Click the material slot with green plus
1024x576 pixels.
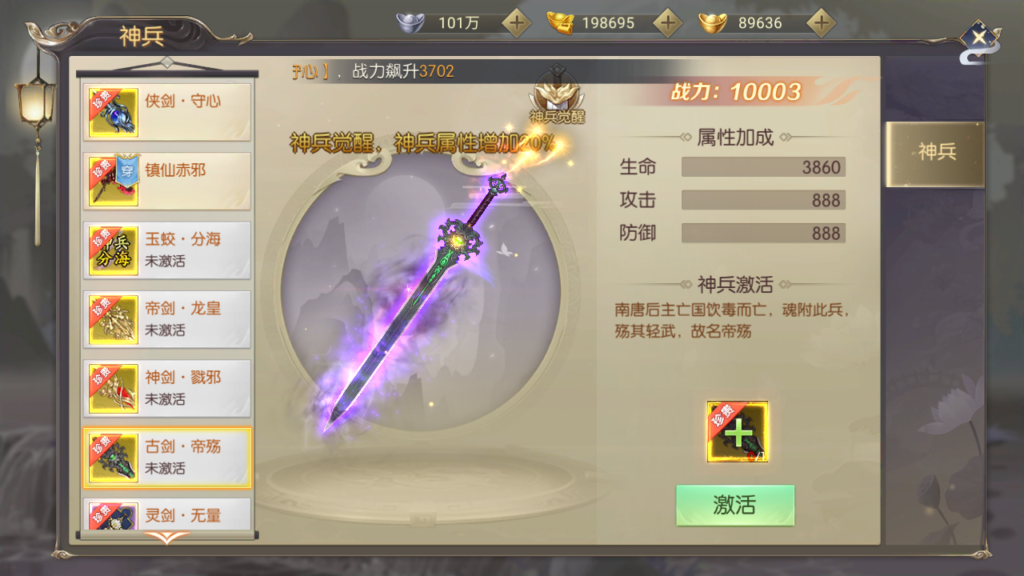738,432
